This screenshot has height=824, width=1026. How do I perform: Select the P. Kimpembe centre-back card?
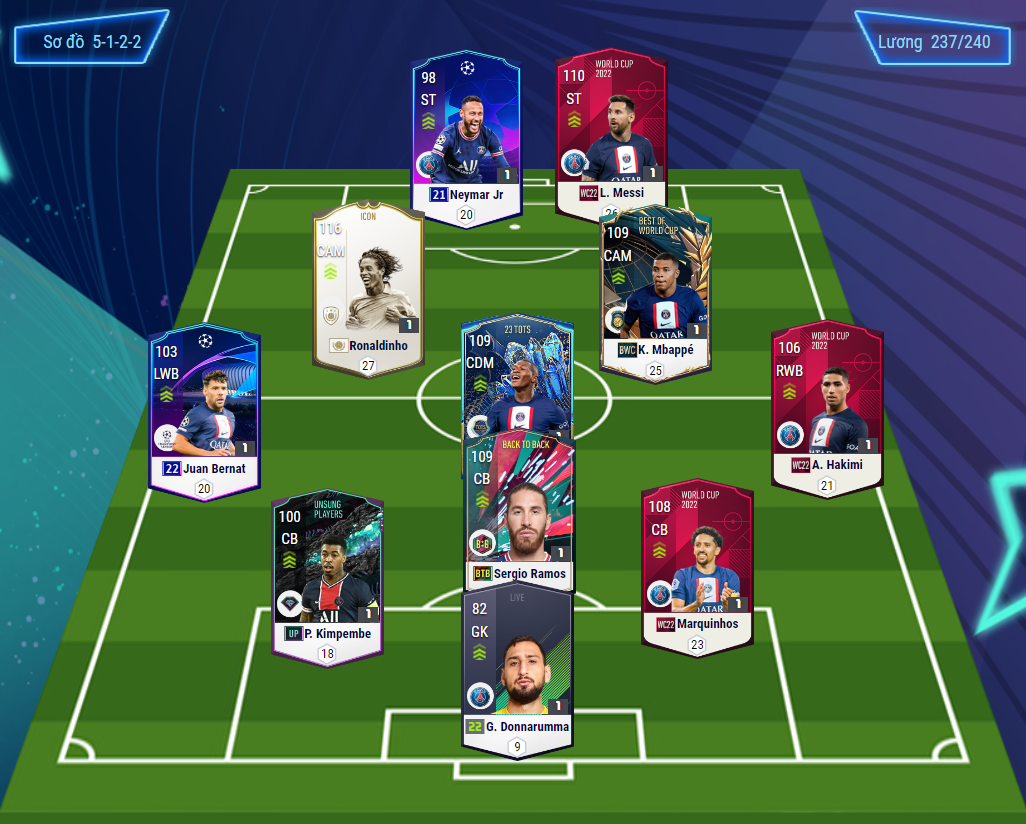point(327,570)
